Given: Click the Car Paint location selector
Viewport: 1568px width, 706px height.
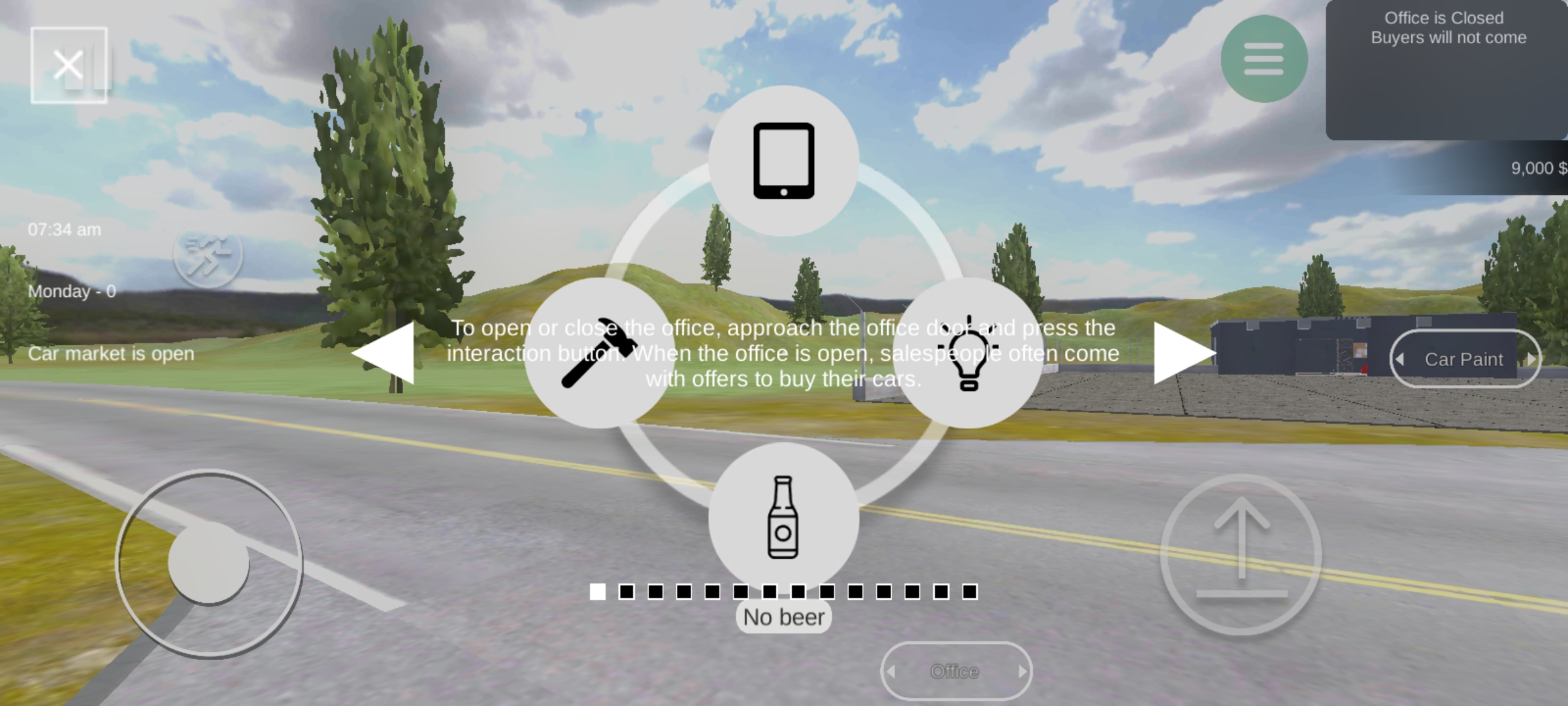Looking at the screenshot, I should coord(1463,359).
